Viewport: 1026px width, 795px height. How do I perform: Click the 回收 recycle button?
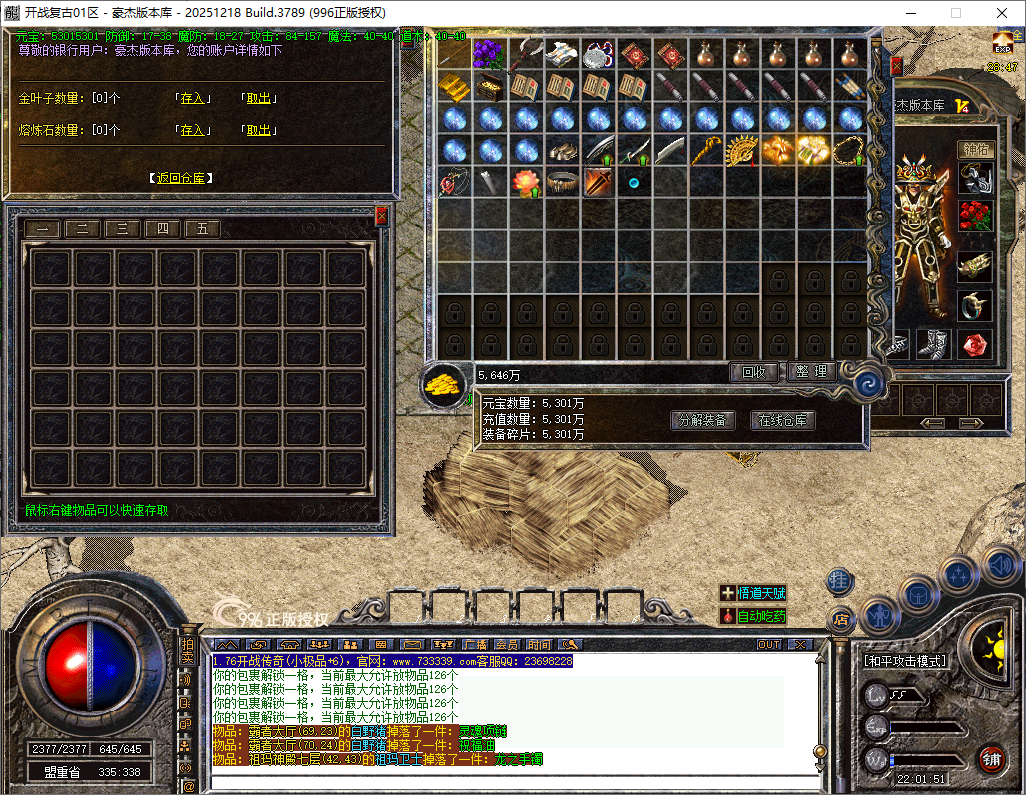click(753, 372)
